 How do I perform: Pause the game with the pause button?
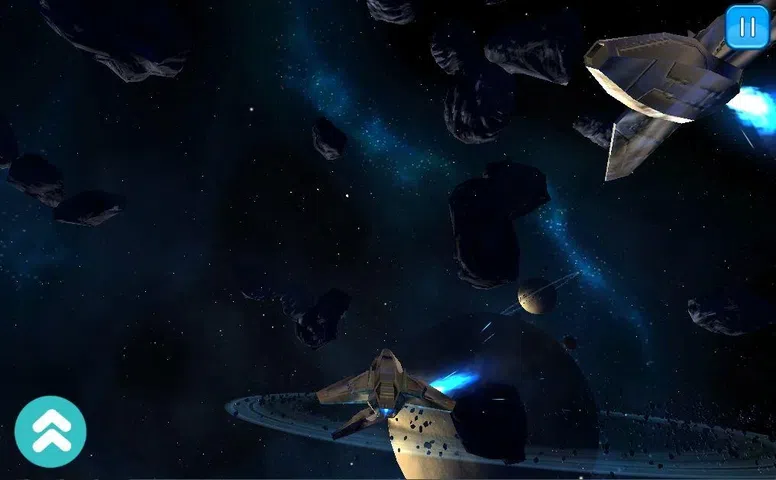click(x=747, y=27)
